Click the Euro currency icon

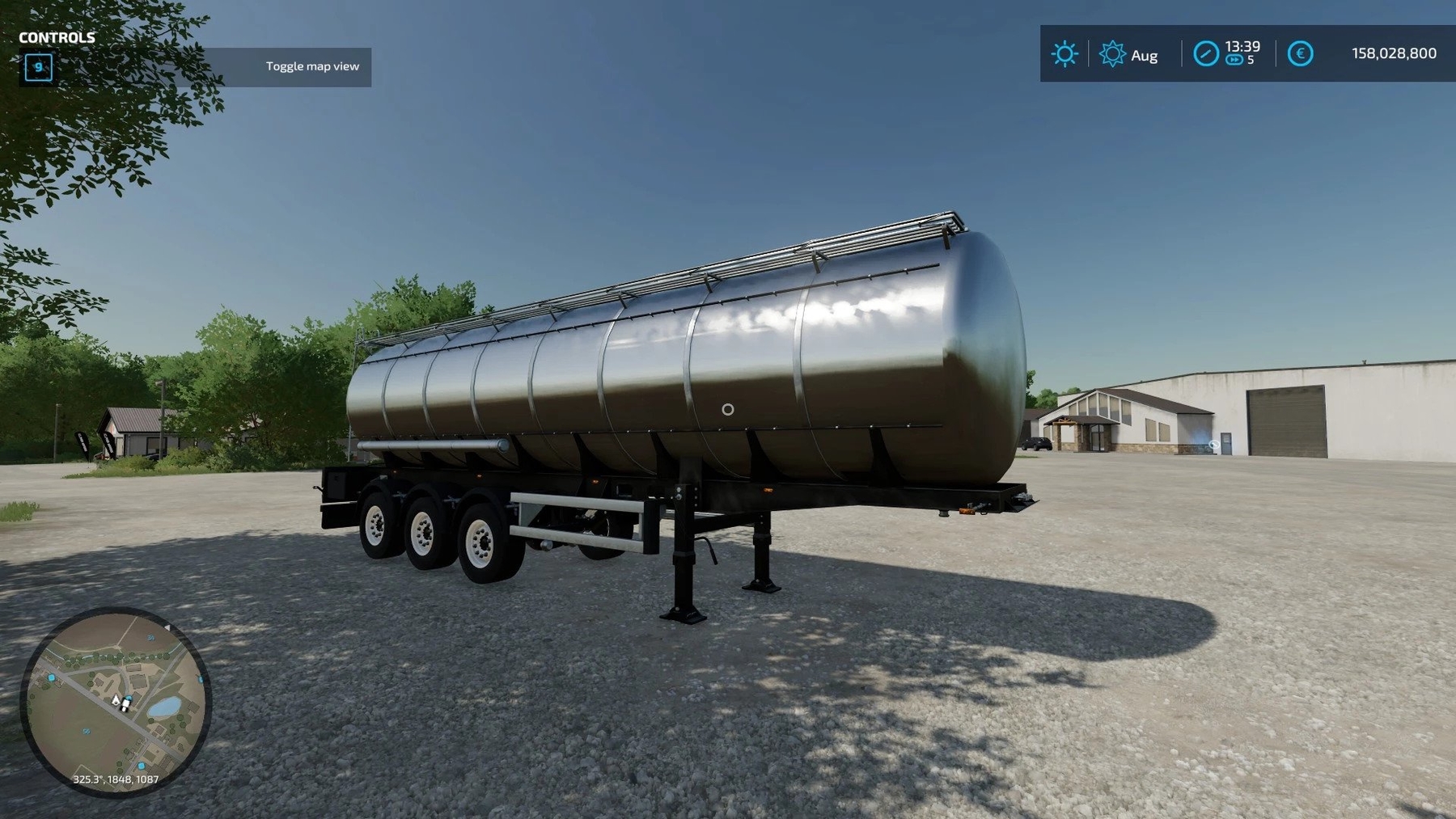(x=1299, y=53)
